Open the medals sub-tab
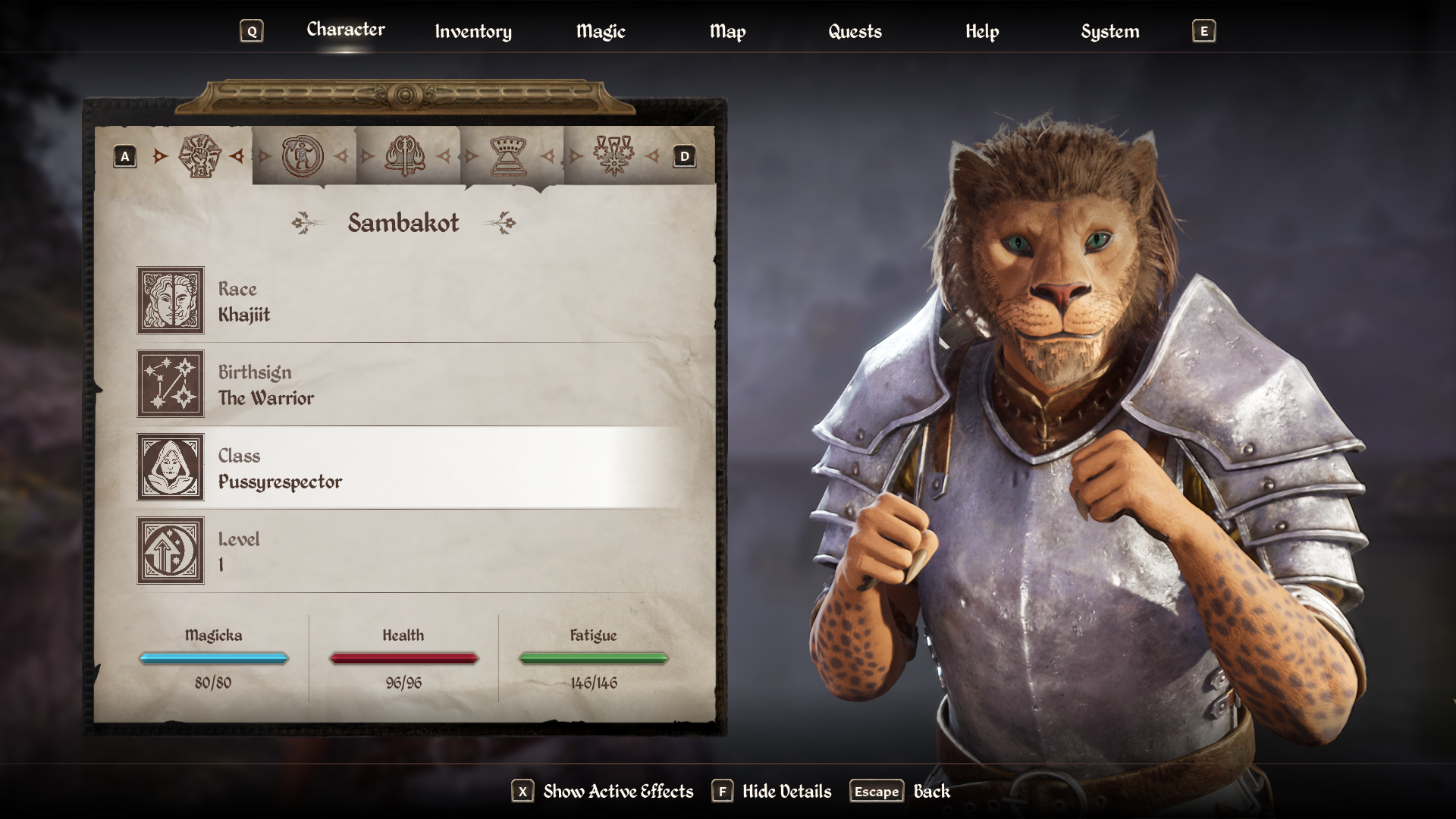 613,156
